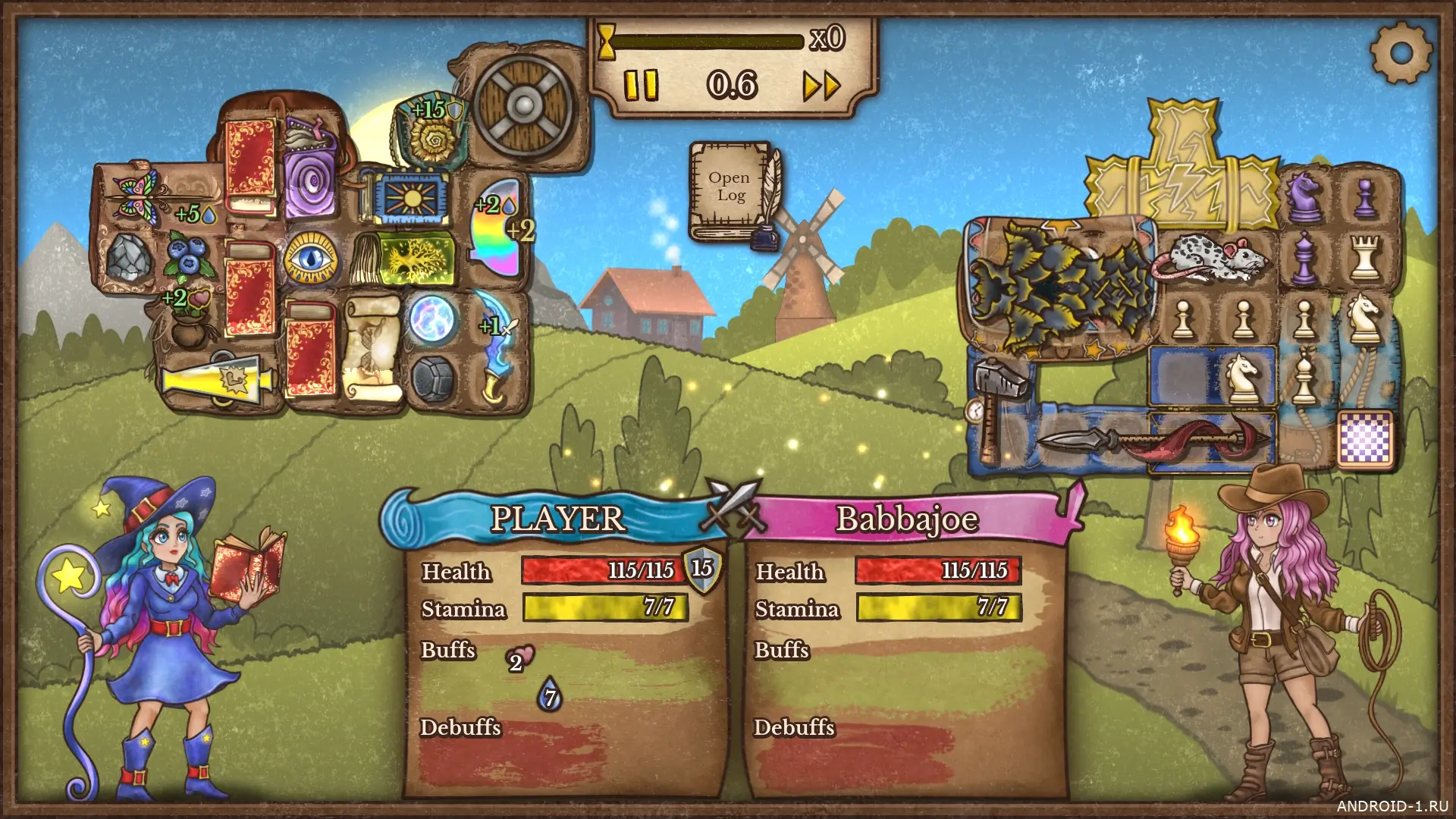Select the wooden round shield item
Viewport: 1456px width, 819px height.
pyautogui.click(x=524, y=105)
